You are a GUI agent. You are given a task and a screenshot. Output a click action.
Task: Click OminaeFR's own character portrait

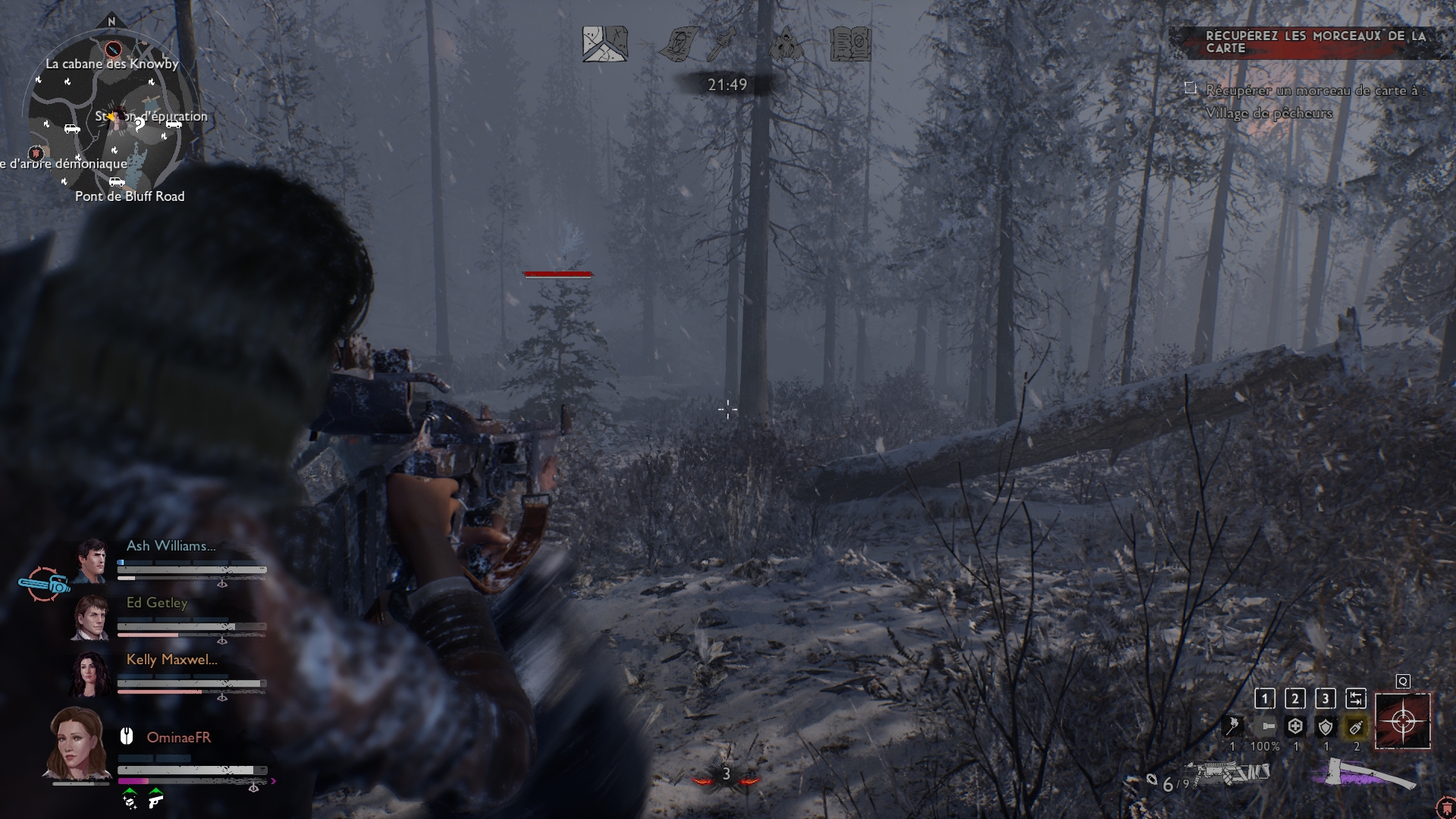point(77,743)
